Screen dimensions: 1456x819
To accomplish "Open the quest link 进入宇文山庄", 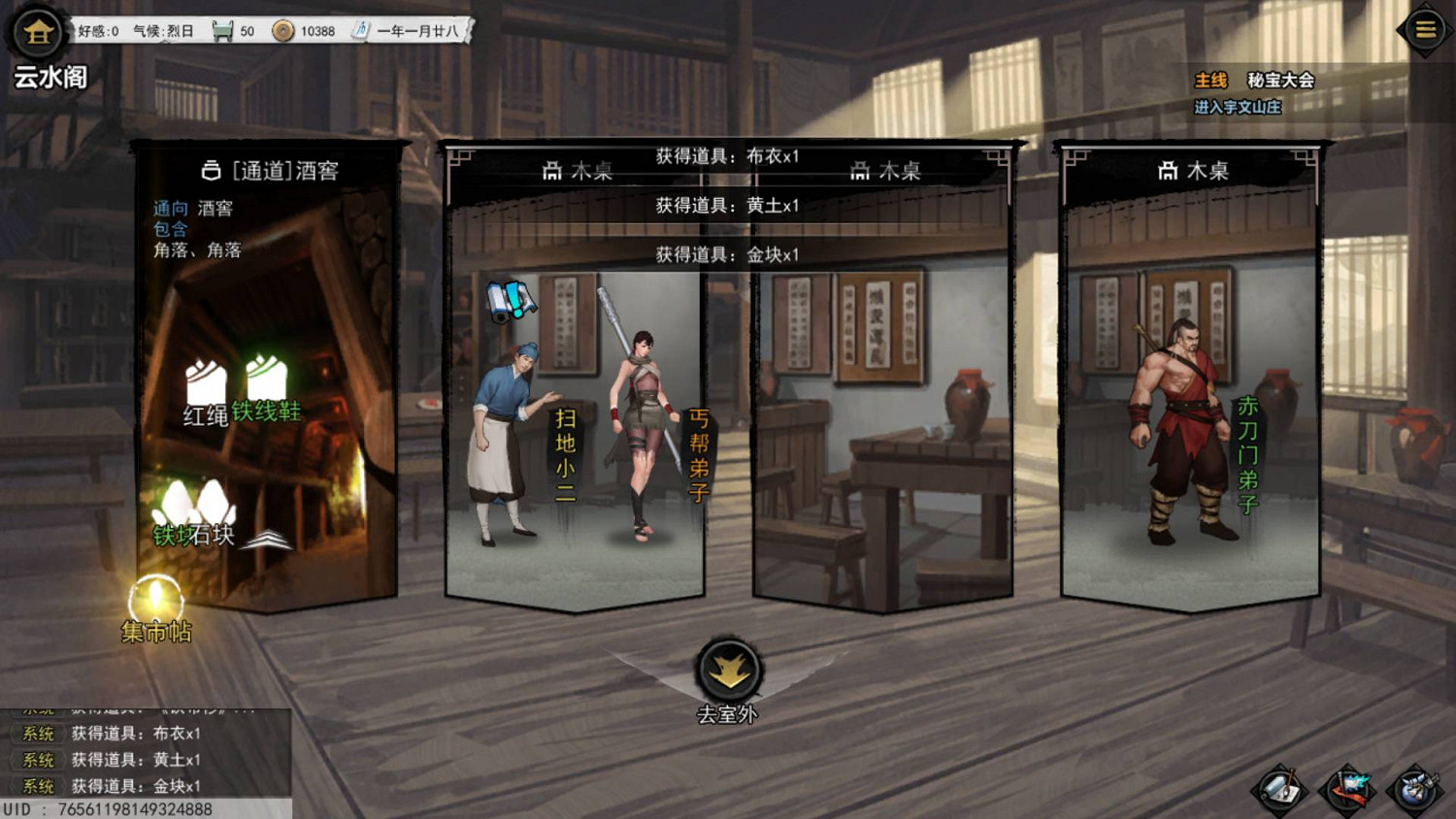I will (x=1237, y=108).
